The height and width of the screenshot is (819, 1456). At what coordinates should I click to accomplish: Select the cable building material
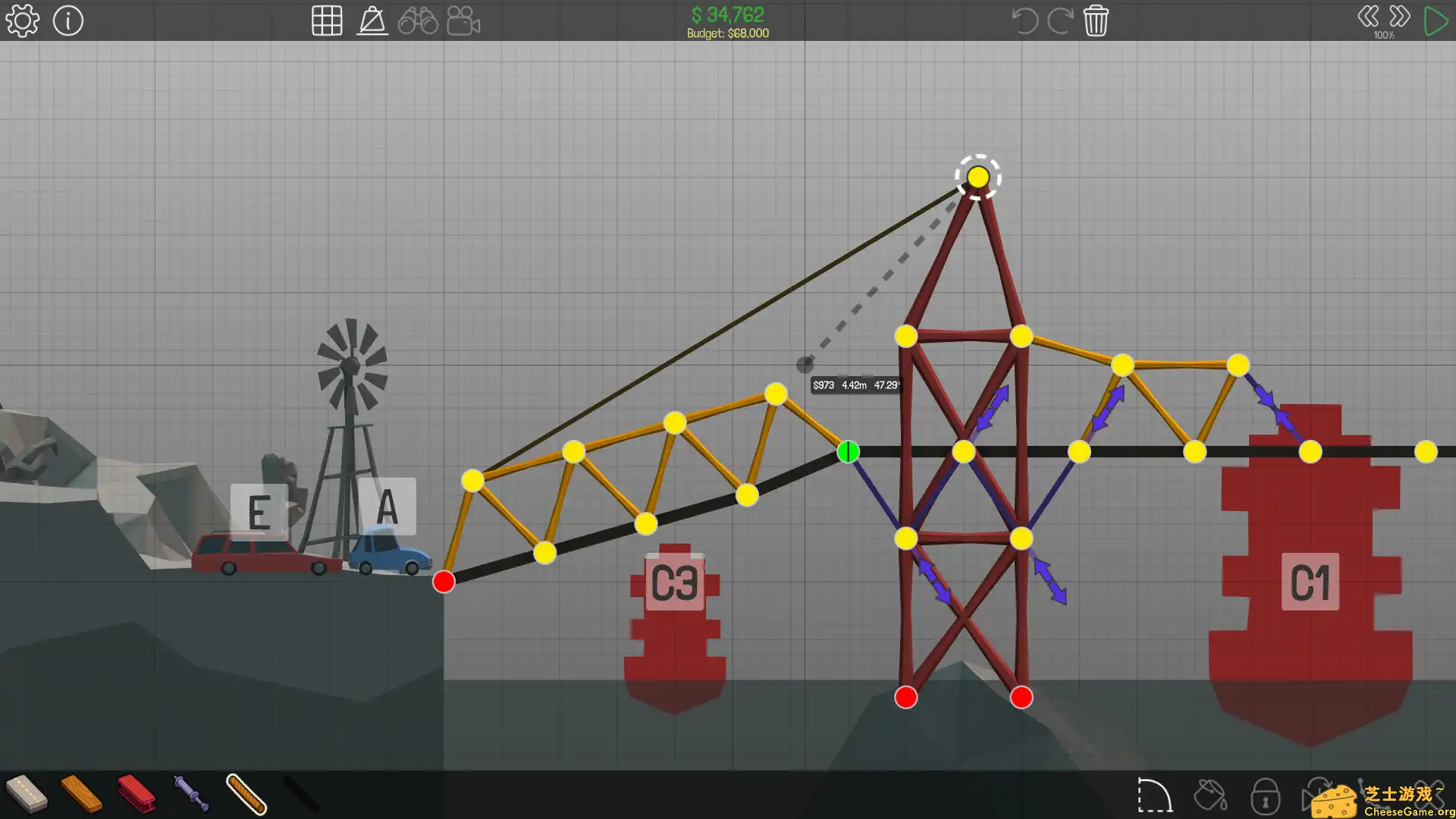click(302, 796)
